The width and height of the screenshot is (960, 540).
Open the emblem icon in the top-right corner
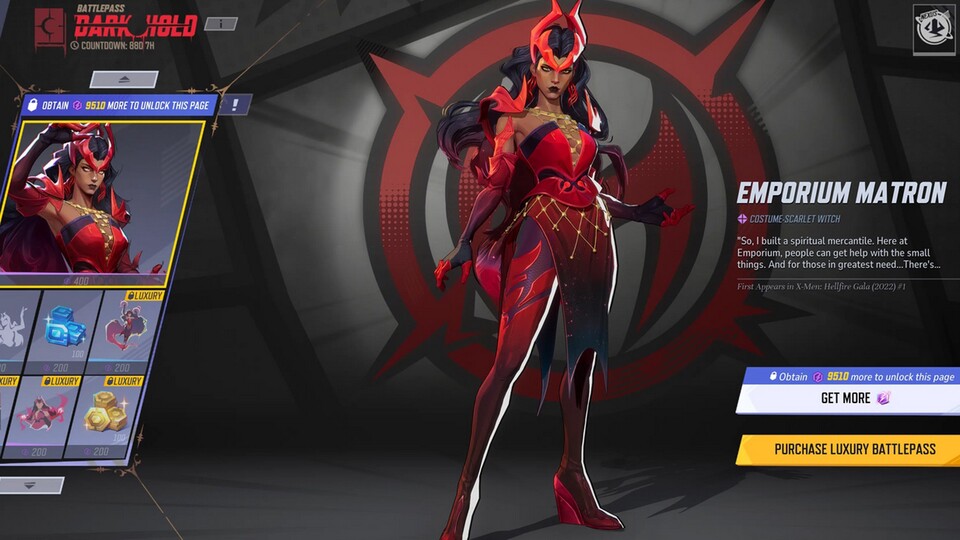(934, 29)
